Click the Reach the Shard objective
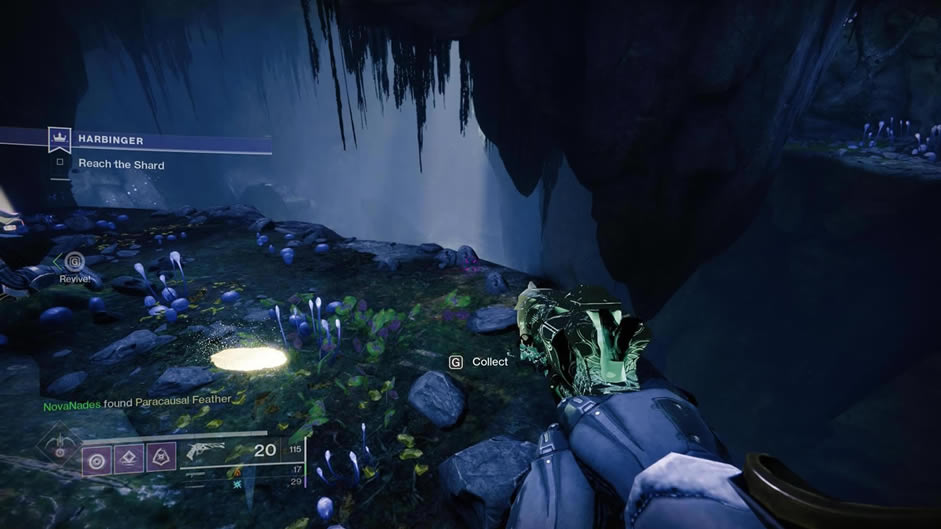 click(x=121, y=164)
